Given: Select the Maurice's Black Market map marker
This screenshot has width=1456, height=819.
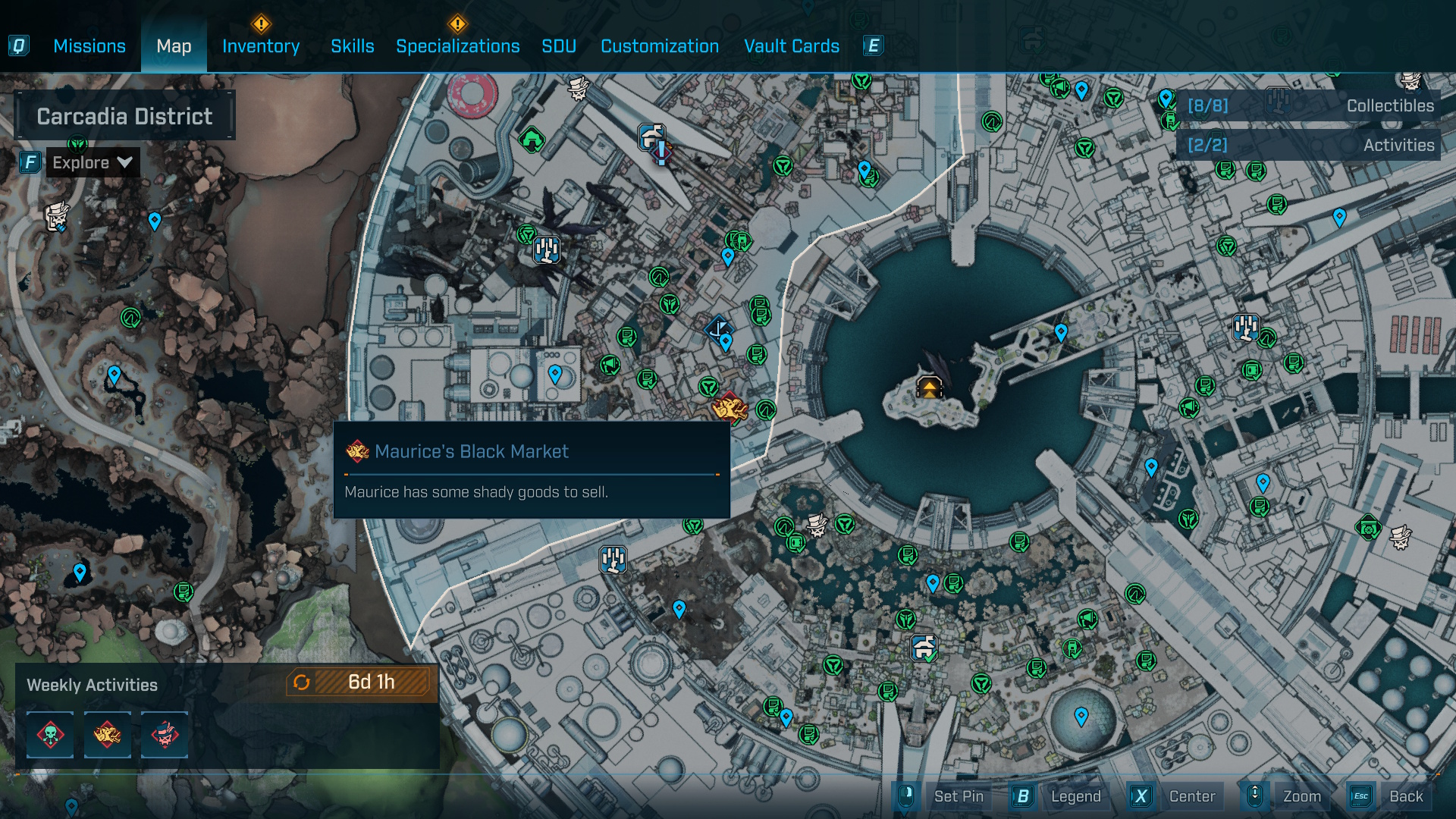Looking at the screenshot, I should point(730,408).
